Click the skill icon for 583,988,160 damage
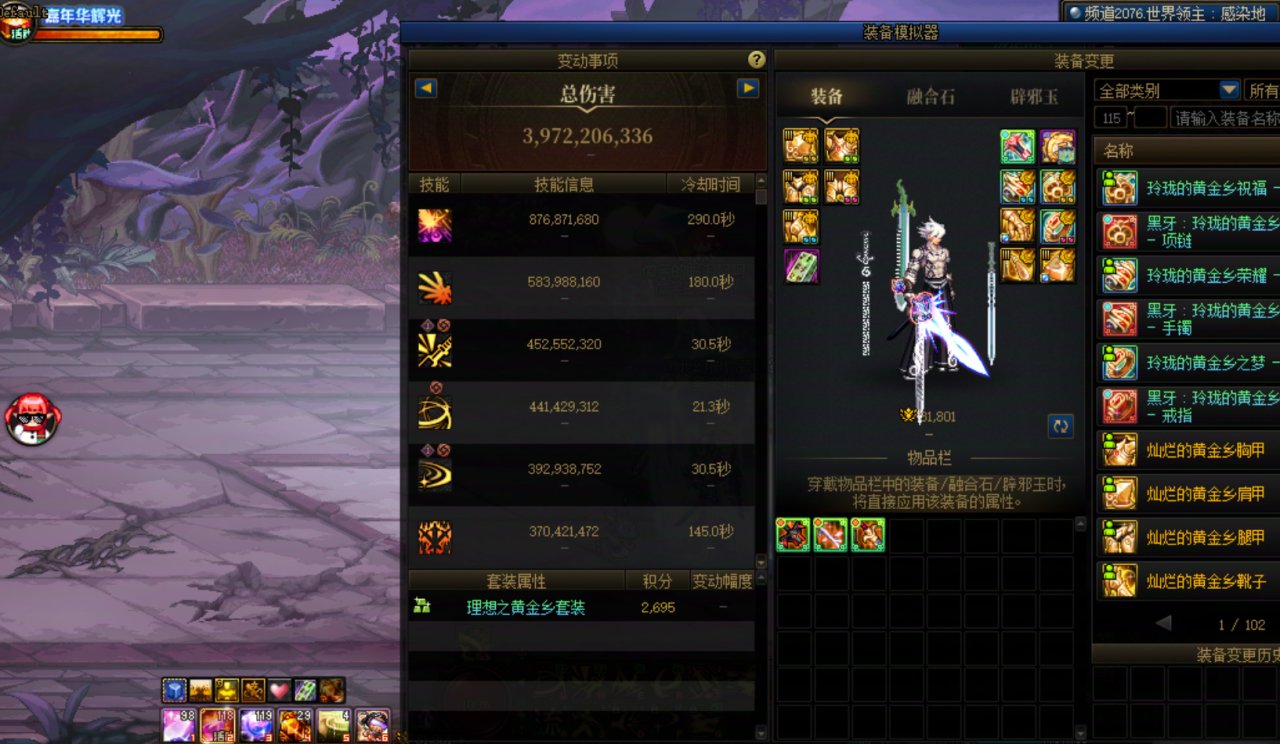 pyautogui.click(x=433, y=286)
